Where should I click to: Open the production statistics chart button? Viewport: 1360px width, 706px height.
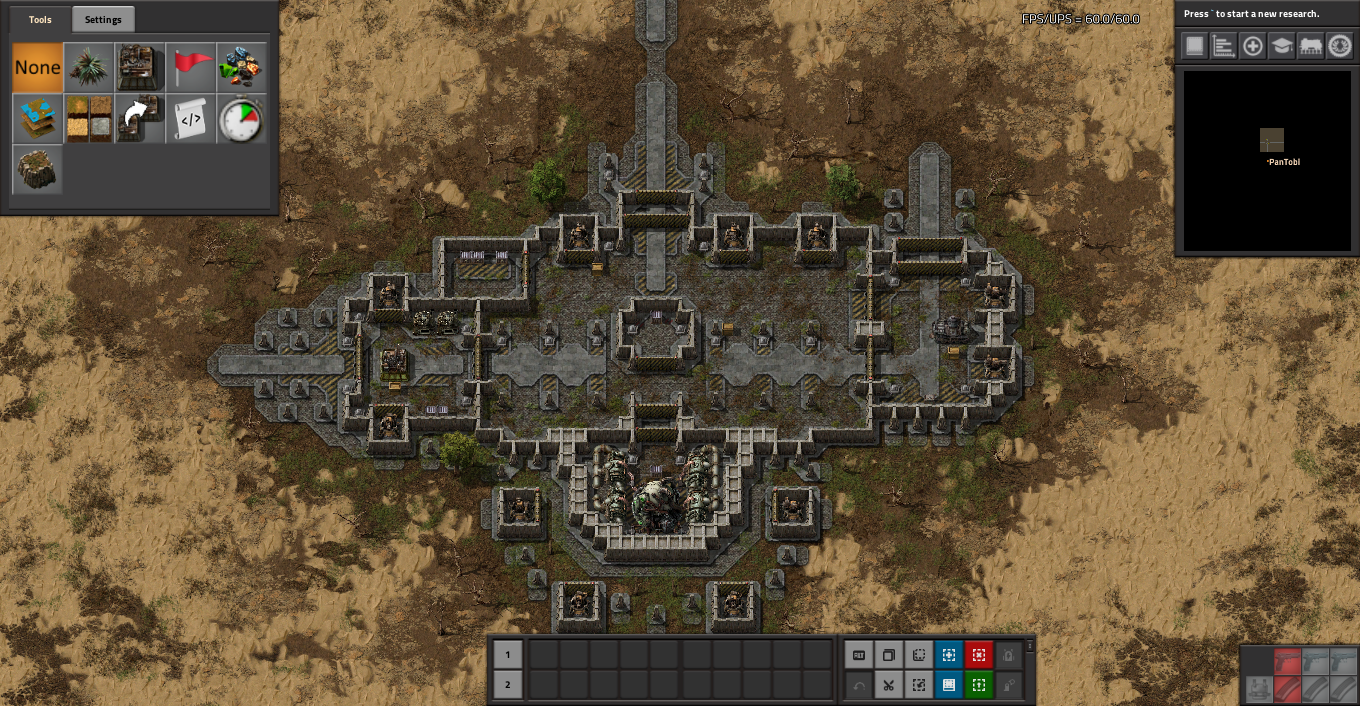[1224, 46]
